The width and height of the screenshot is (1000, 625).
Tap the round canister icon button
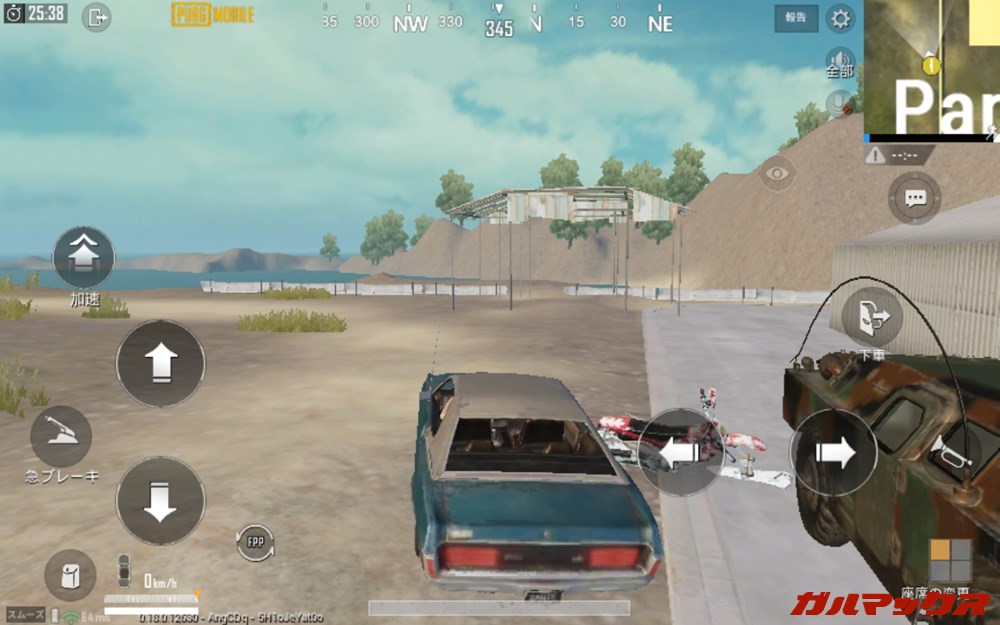coord(70,575)
